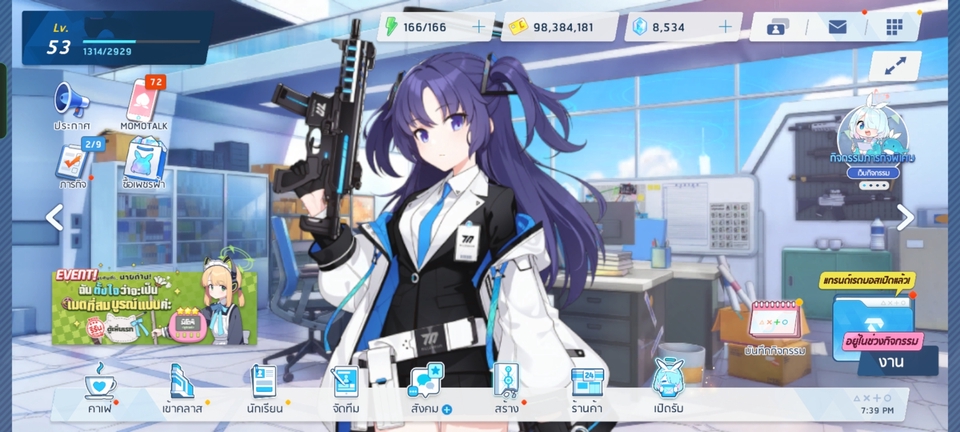This screenshot has width=960, height=432.
Task: Add energy with the AP plus button
Action: point(479,27)
